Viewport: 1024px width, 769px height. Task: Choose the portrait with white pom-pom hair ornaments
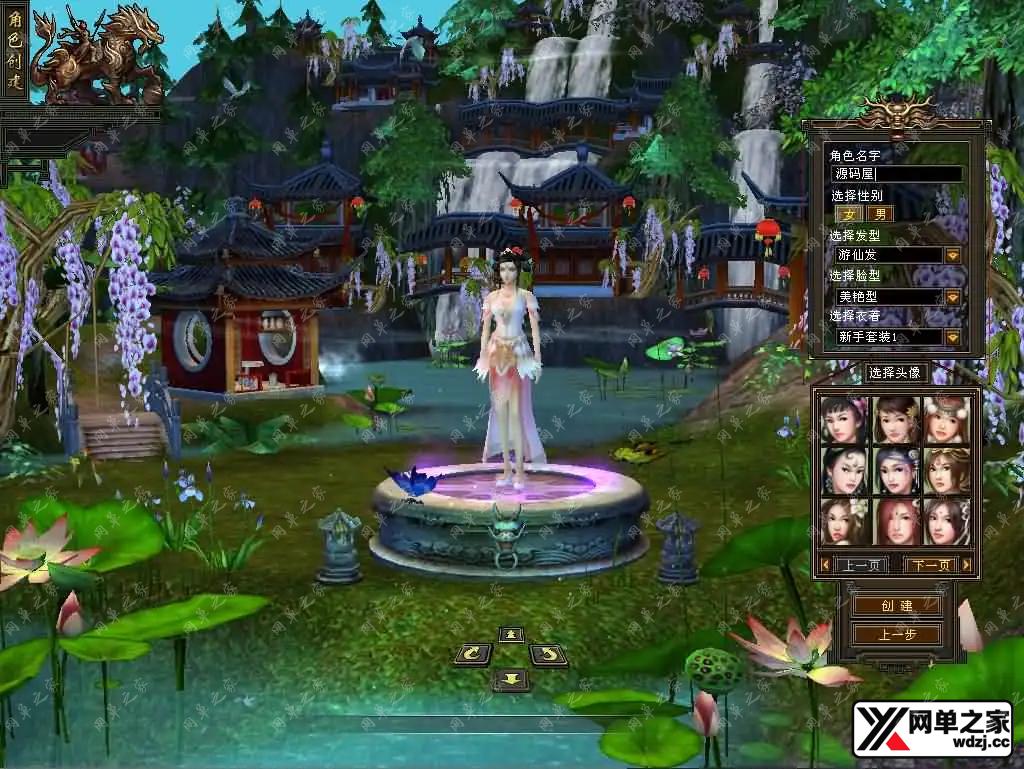[946, 420]
